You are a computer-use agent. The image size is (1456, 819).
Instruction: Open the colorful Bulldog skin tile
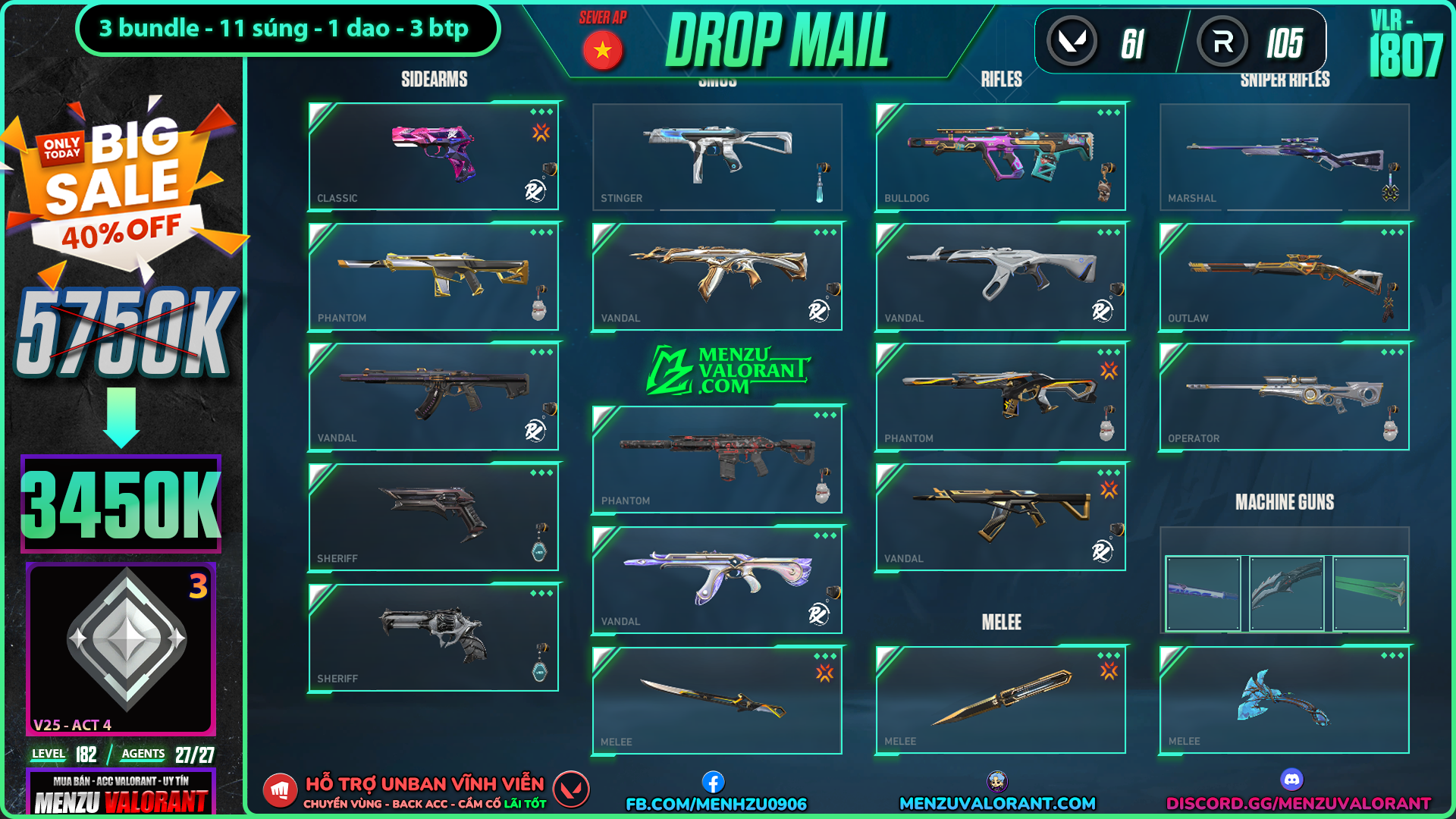click(x=1000, y=156)
